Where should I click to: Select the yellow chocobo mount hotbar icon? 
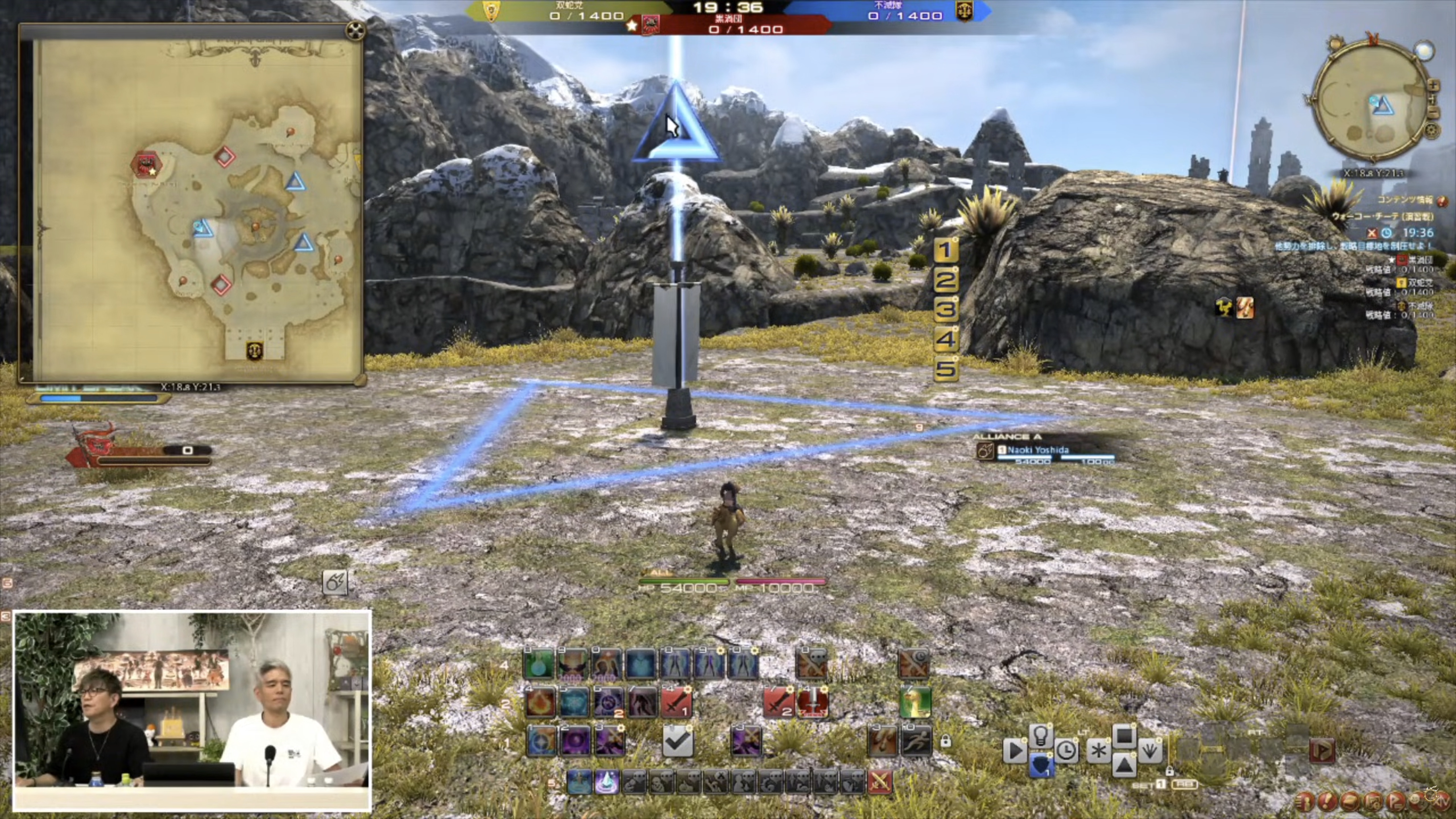click(x=915, y=703)
